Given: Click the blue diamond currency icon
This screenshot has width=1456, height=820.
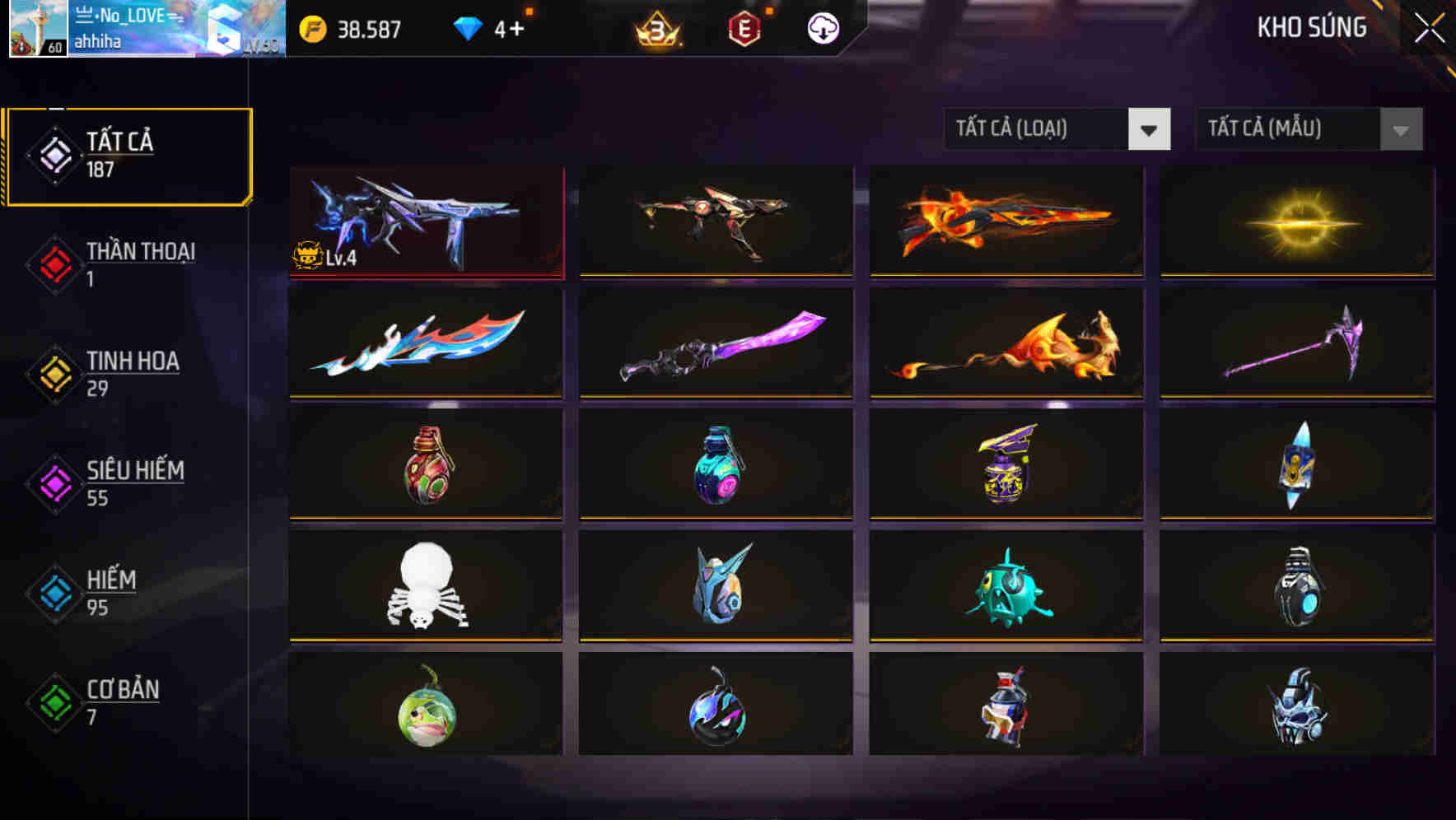Looking at the screenshot, I should point(467,29).
